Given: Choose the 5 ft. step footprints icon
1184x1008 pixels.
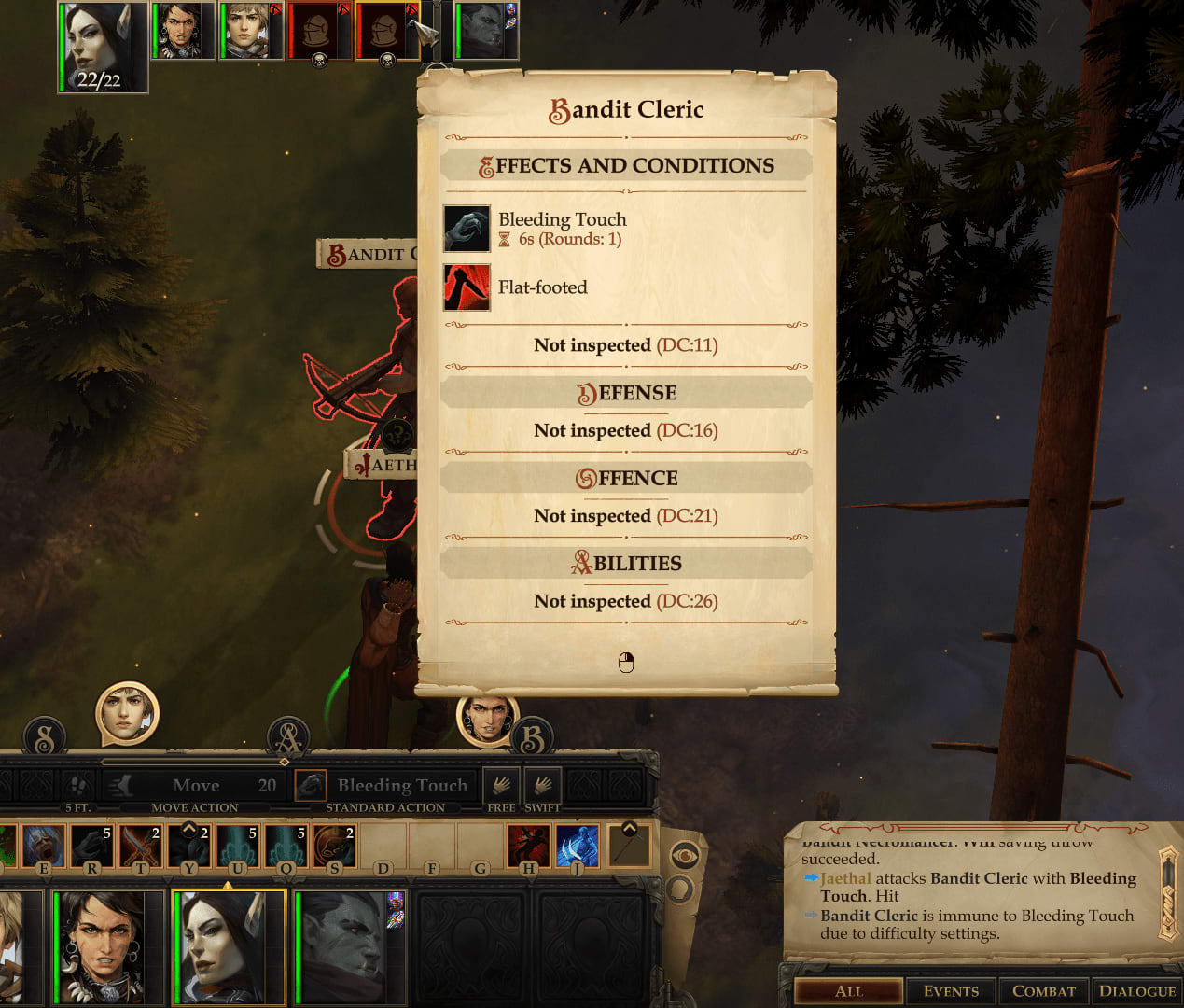Looking at the screenshot, I should click(x=78, y=786).
